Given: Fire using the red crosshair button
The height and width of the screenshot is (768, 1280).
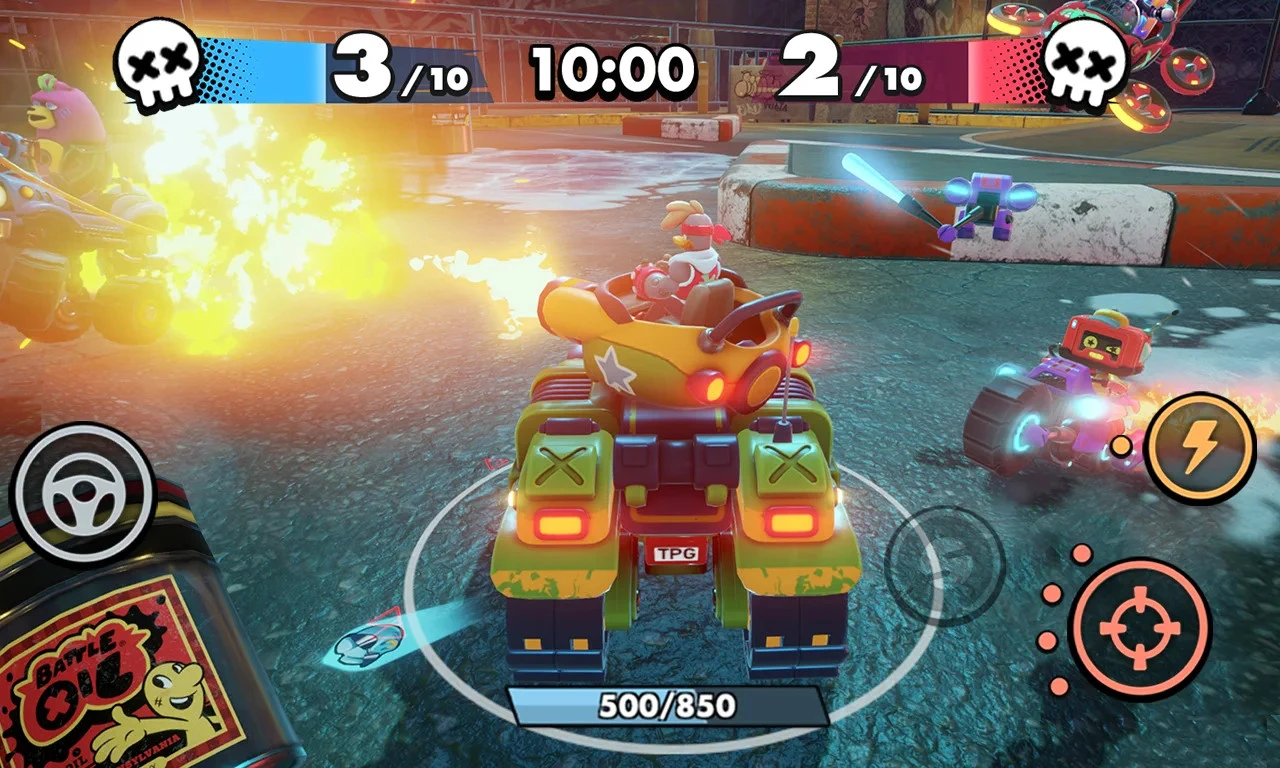Looking at the screenshot, I should pos(1139,627).
